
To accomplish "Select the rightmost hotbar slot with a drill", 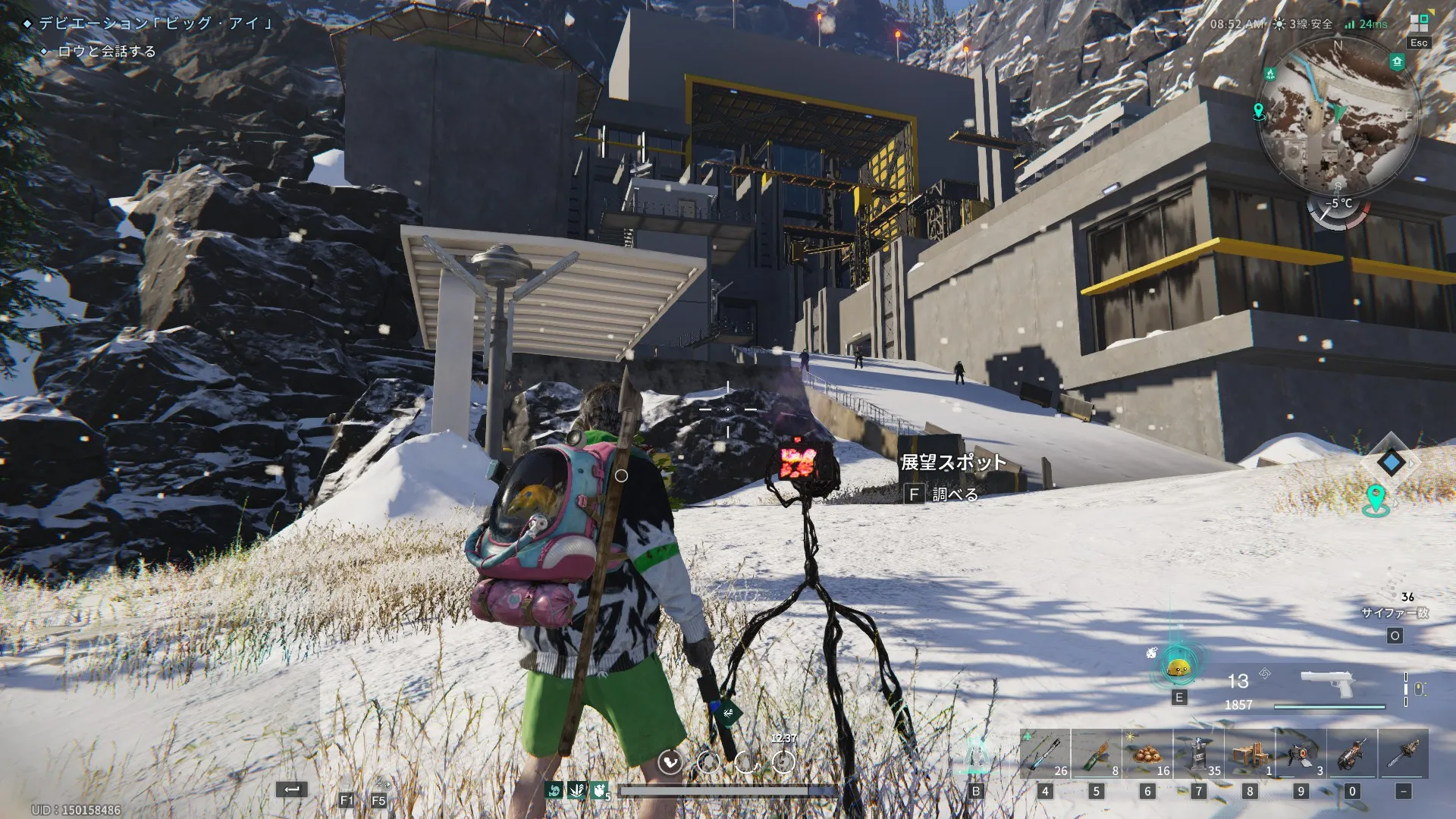I will click(1404, 754).
